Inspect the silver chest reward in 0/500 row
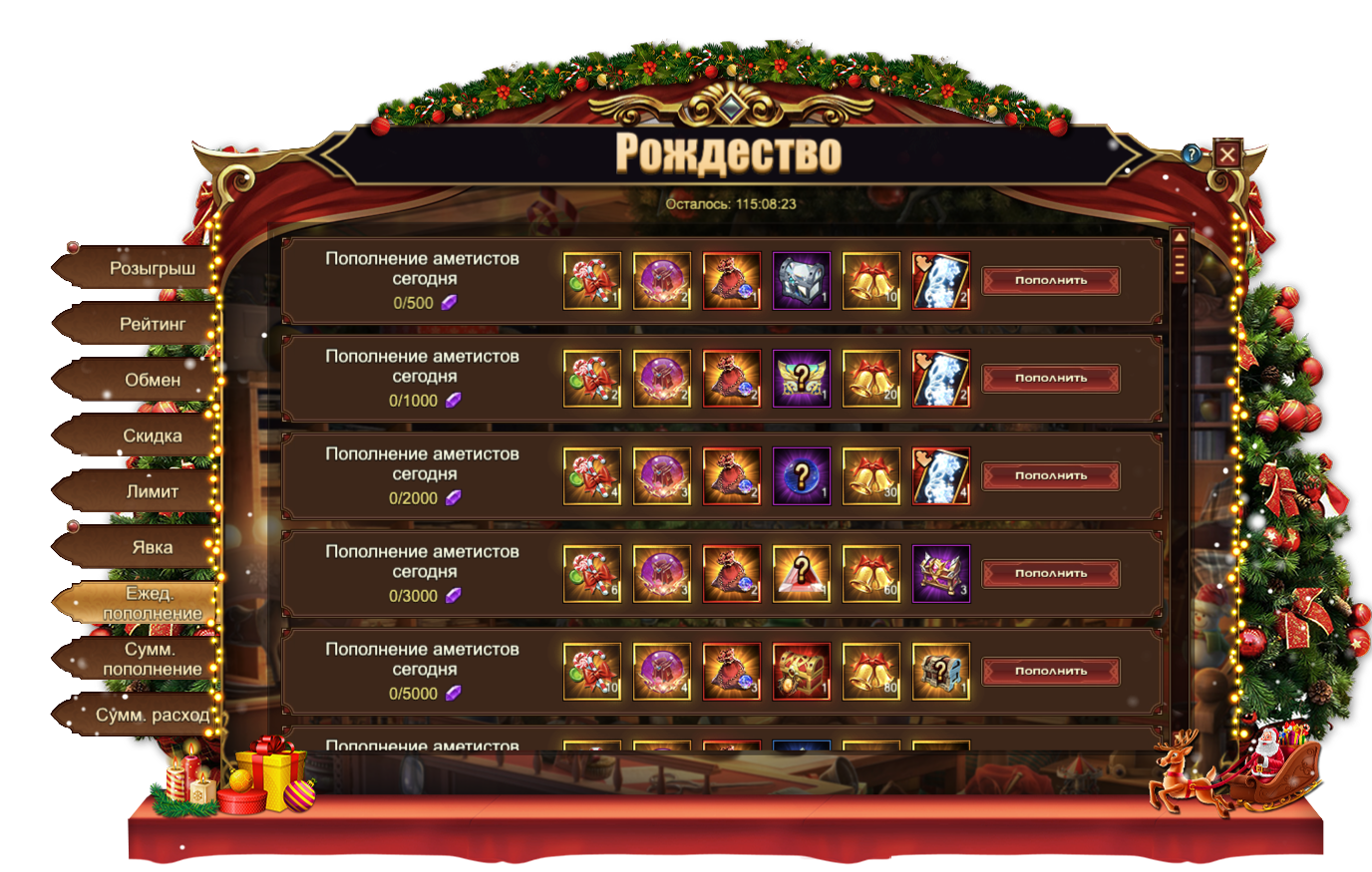The width and height of the screenshot is (1372, 872). 802,281
